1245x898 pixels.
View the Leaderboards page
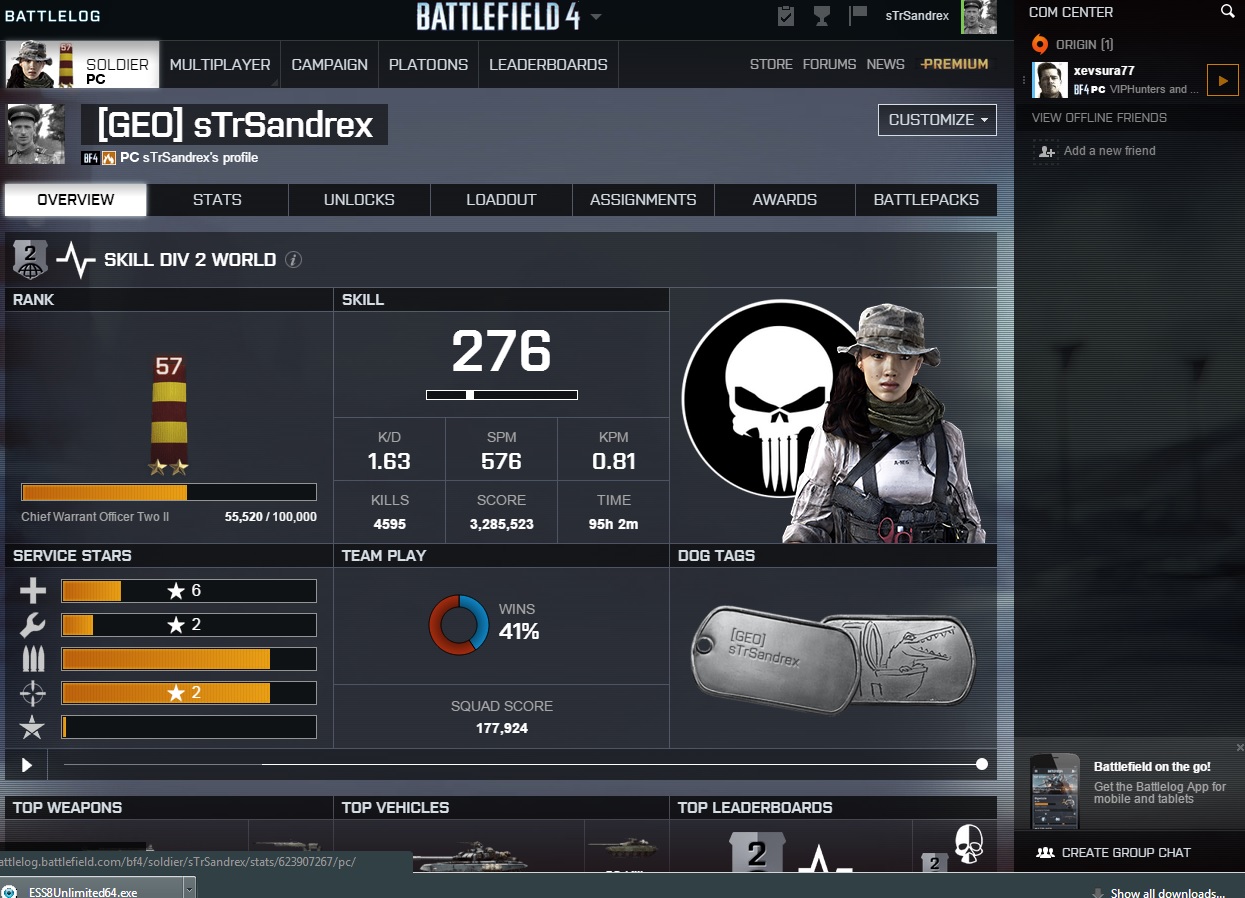pyautogui.click(x=548, y=65)
